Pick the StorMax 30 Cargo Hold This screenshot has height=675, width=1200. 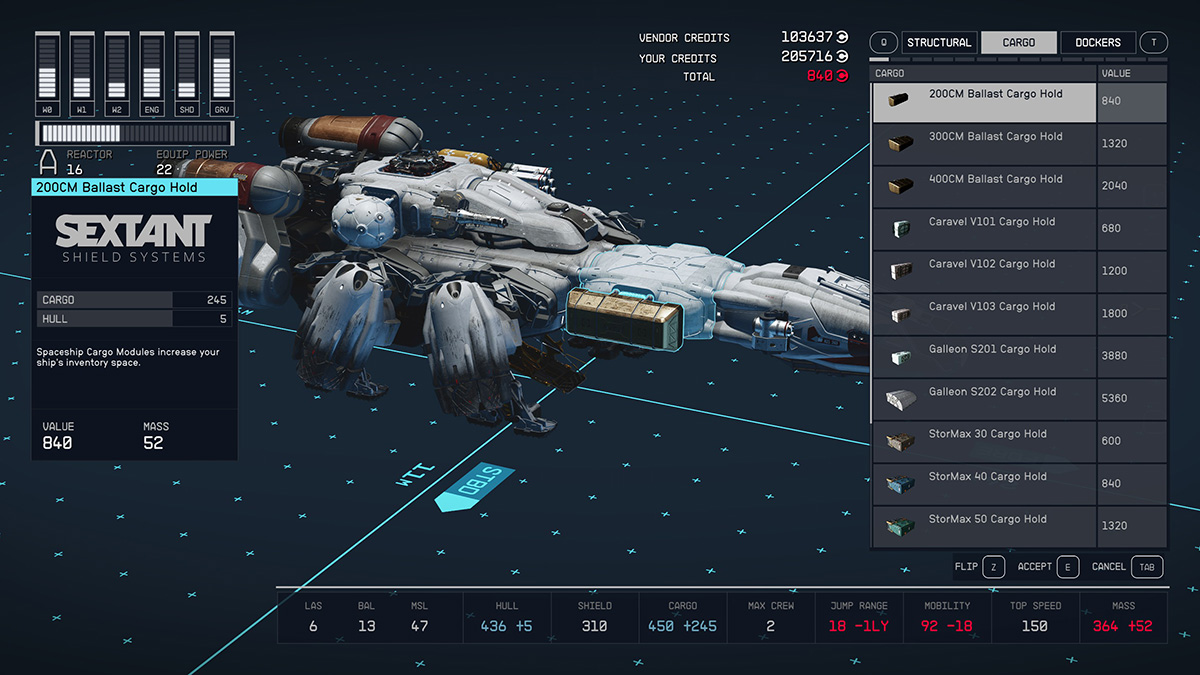(x=987, y=441)
